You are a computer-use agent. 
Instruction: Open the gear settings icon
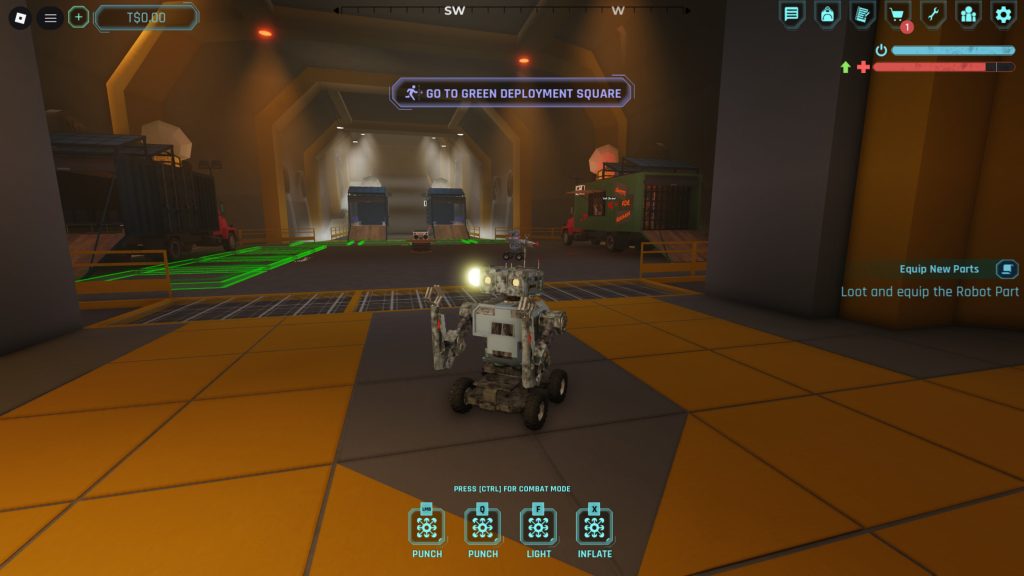click(x=1003, y=14)
